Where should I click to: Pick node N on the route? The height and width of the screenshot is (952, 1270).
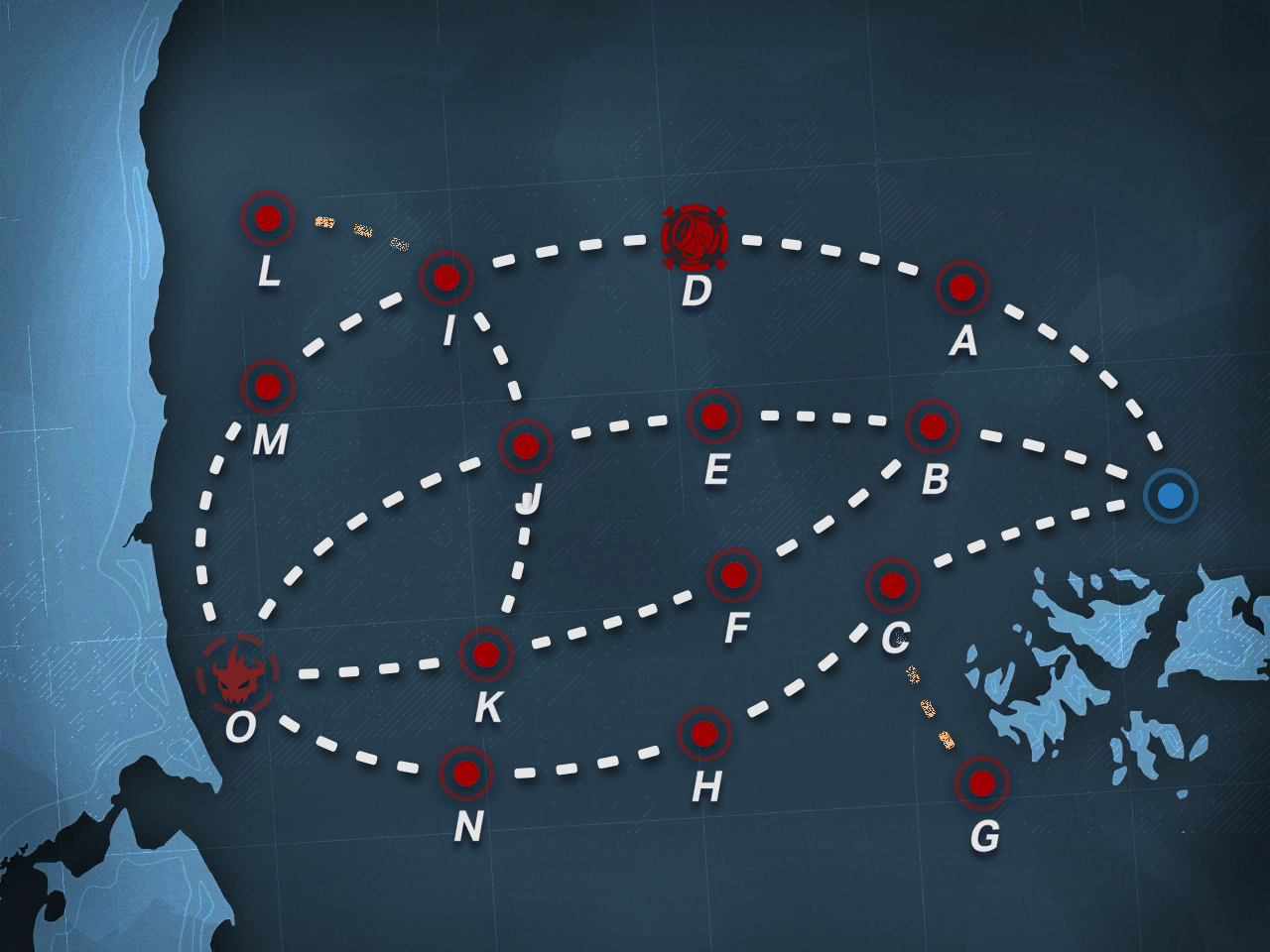pos(466,773)
